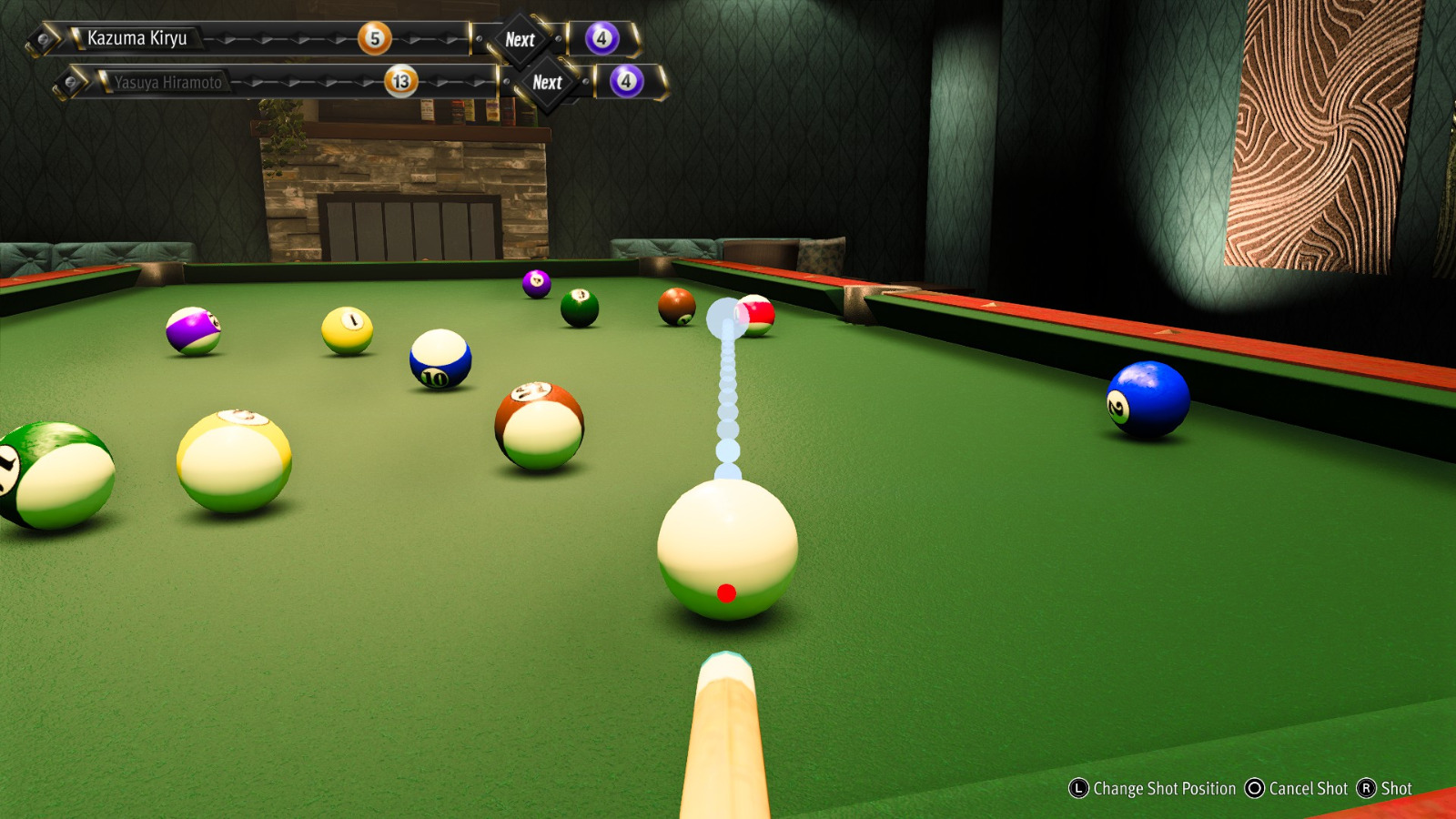Click the 13 ball icon on Hiramoto's bar
Viewport: 1456px width, 819px height.
coord(398,81)
